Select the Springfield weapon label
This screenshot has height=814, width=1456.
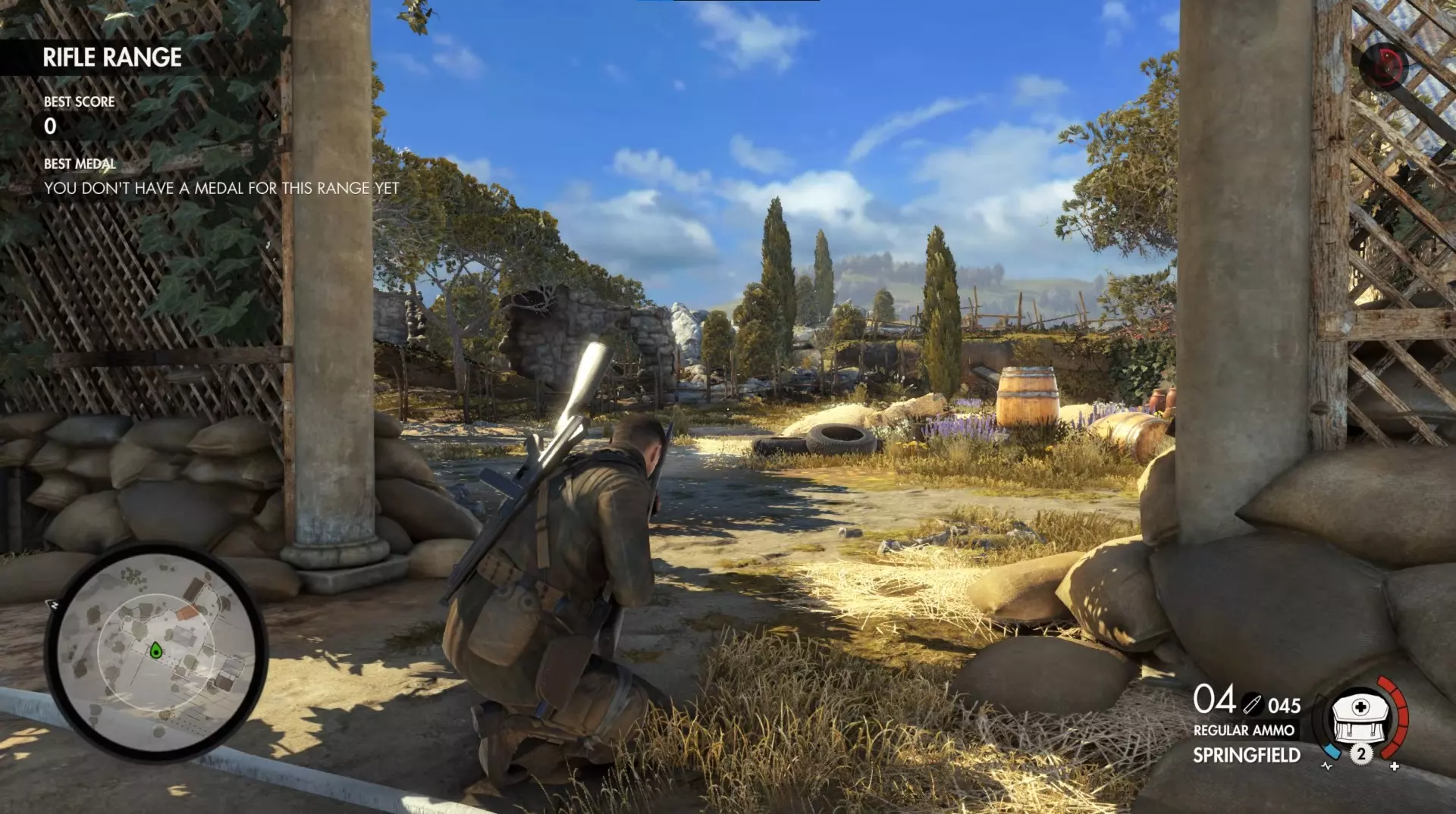pyautogui.click(x=1246, y=755)
